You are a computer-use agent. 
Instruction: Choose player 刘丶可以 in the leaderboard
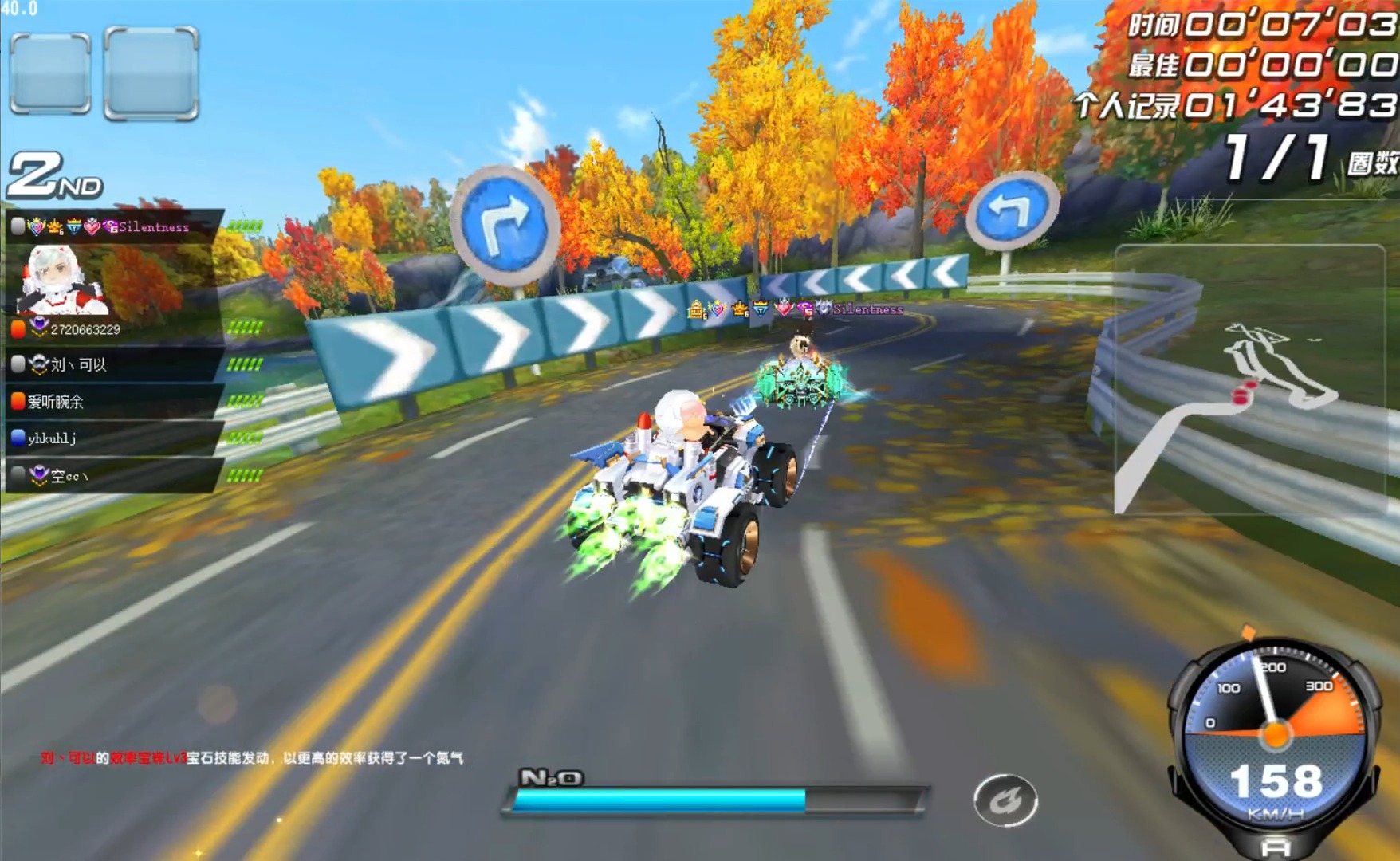tap(116, 365)
